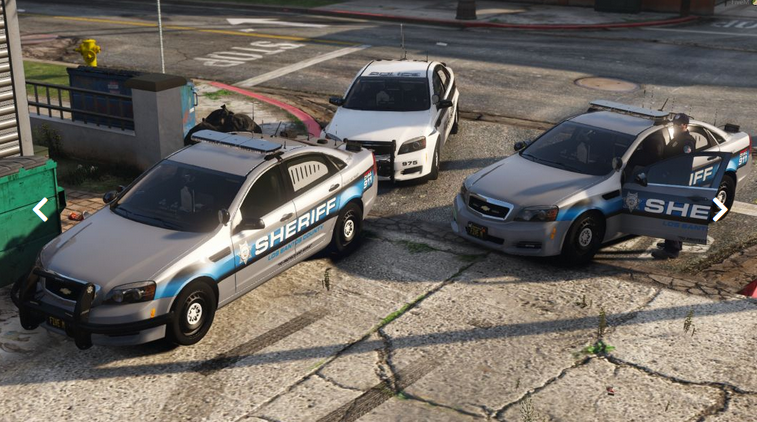Advance to the next gallery image
The height and width of the screenshot is (422, 757).
(719, 209)
